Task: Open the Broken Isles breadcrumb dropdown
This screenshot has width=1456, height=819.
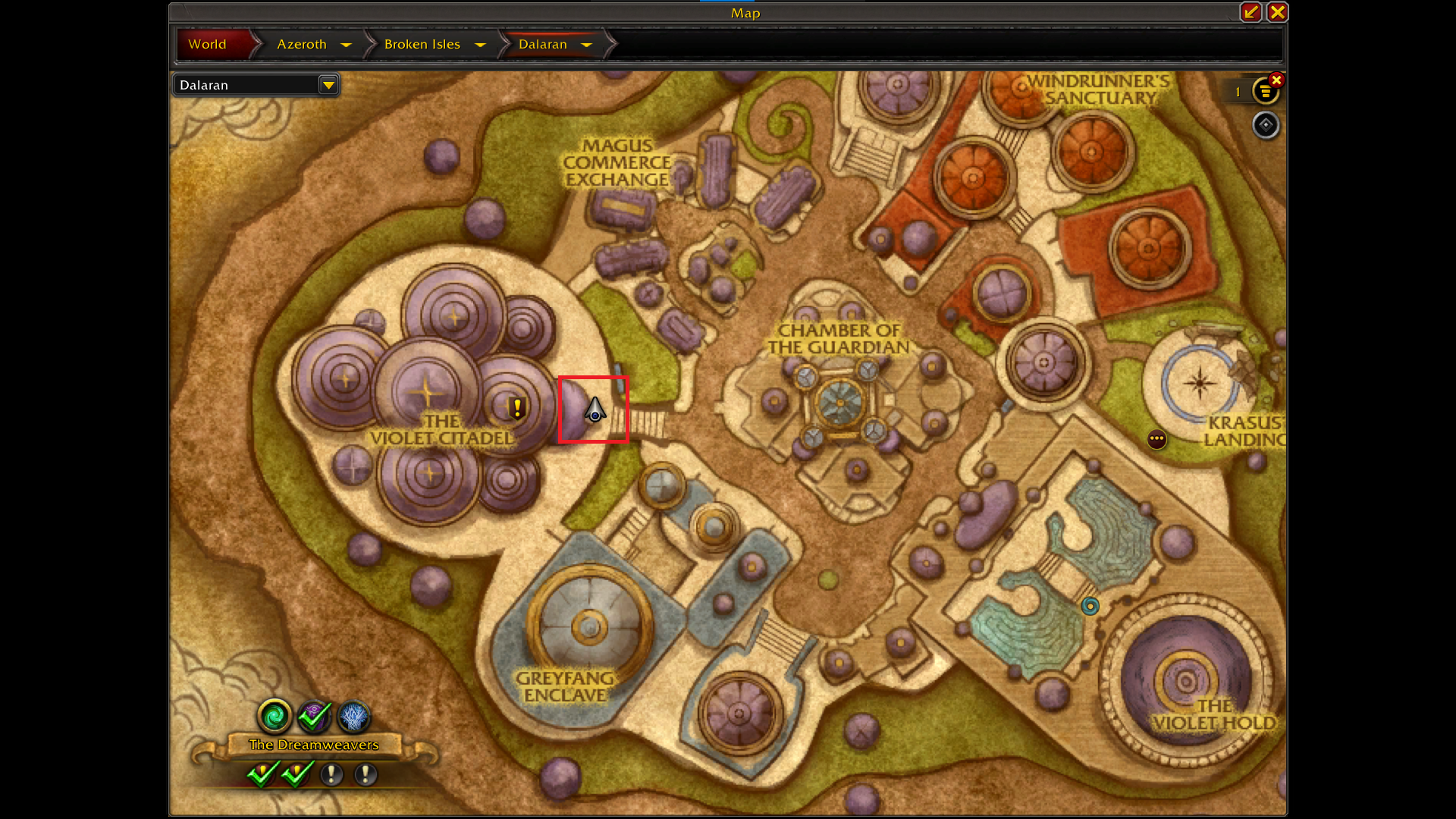Action: pyautogui.click(x=480, y=45)
